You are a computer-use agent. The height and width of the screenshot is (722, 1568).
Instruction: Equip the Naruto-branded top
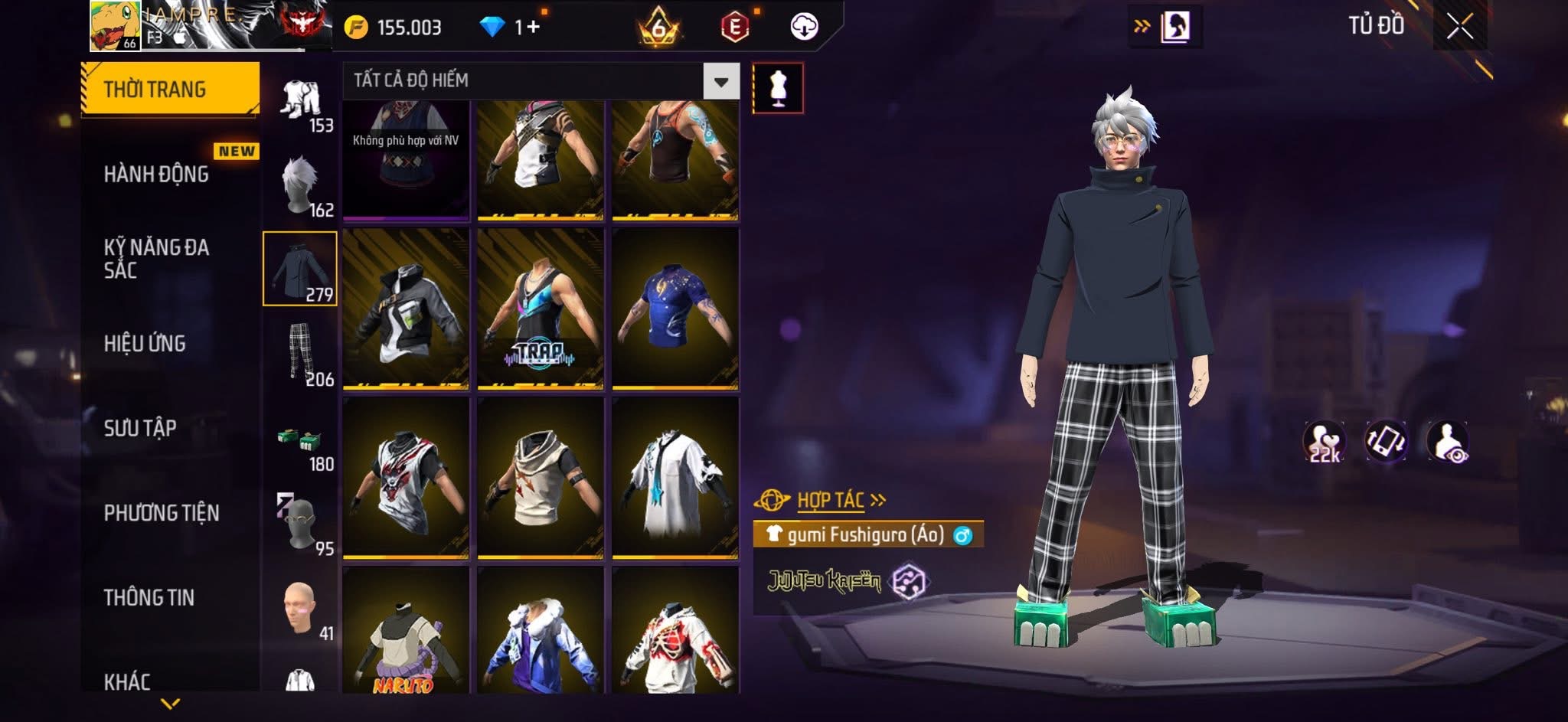[x=406, y=631]
